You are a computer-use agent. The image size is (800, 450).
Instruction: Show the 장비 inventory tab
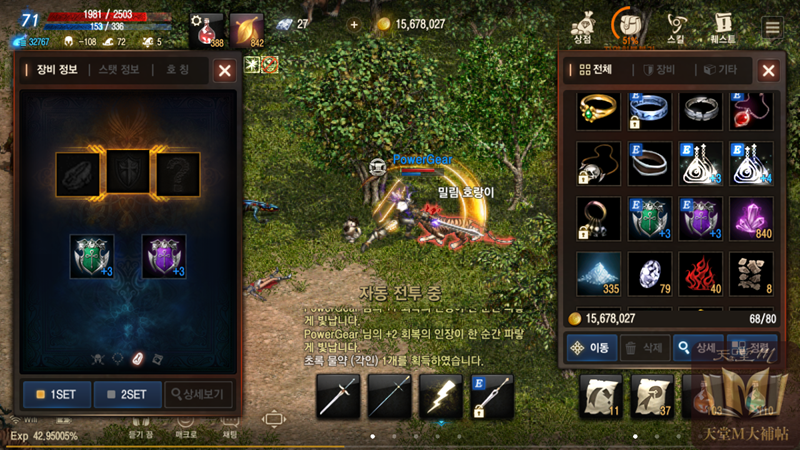tap(660, 70)
